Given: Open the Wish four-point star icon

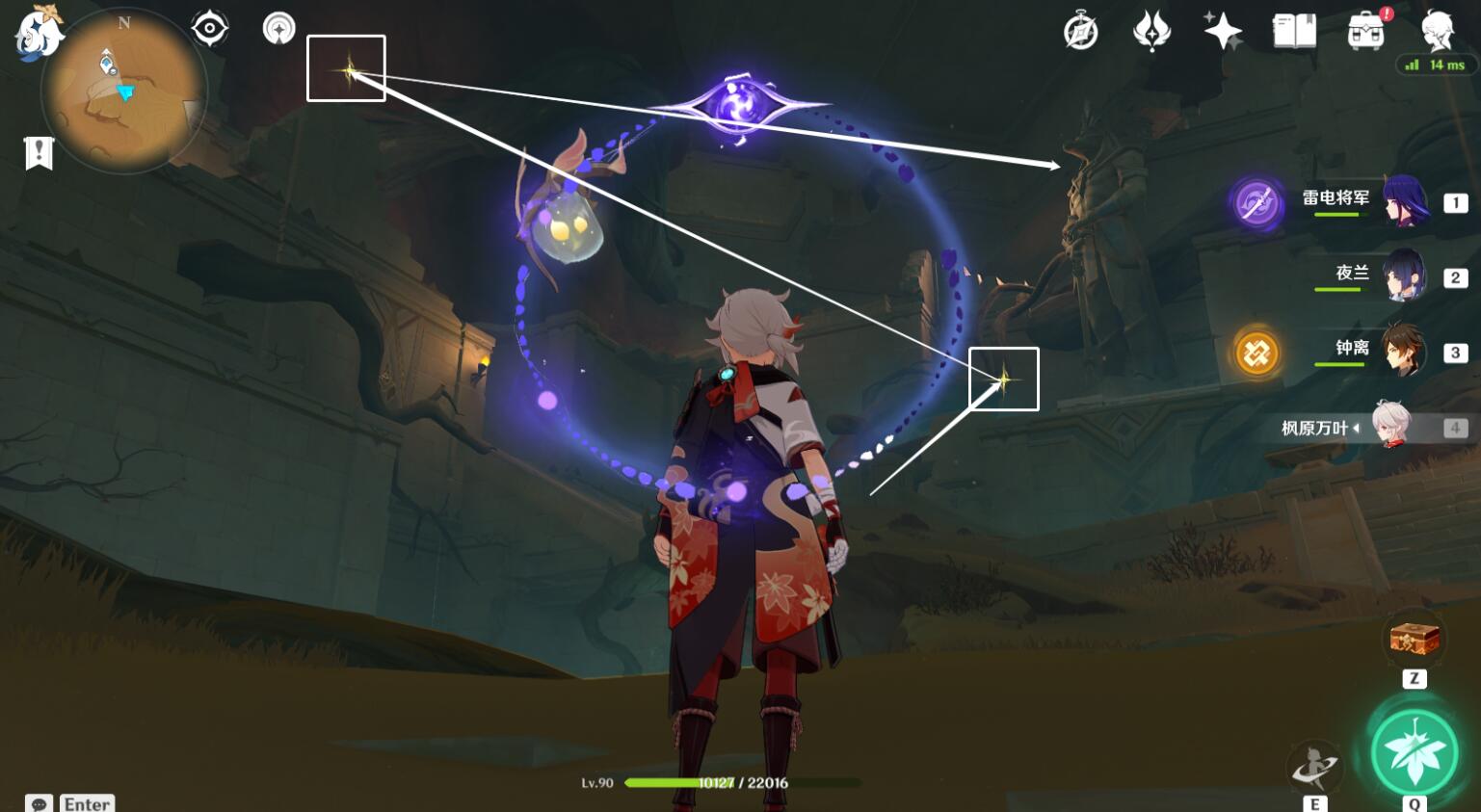Looking at the screenshot, I should tap(1223, 31).
